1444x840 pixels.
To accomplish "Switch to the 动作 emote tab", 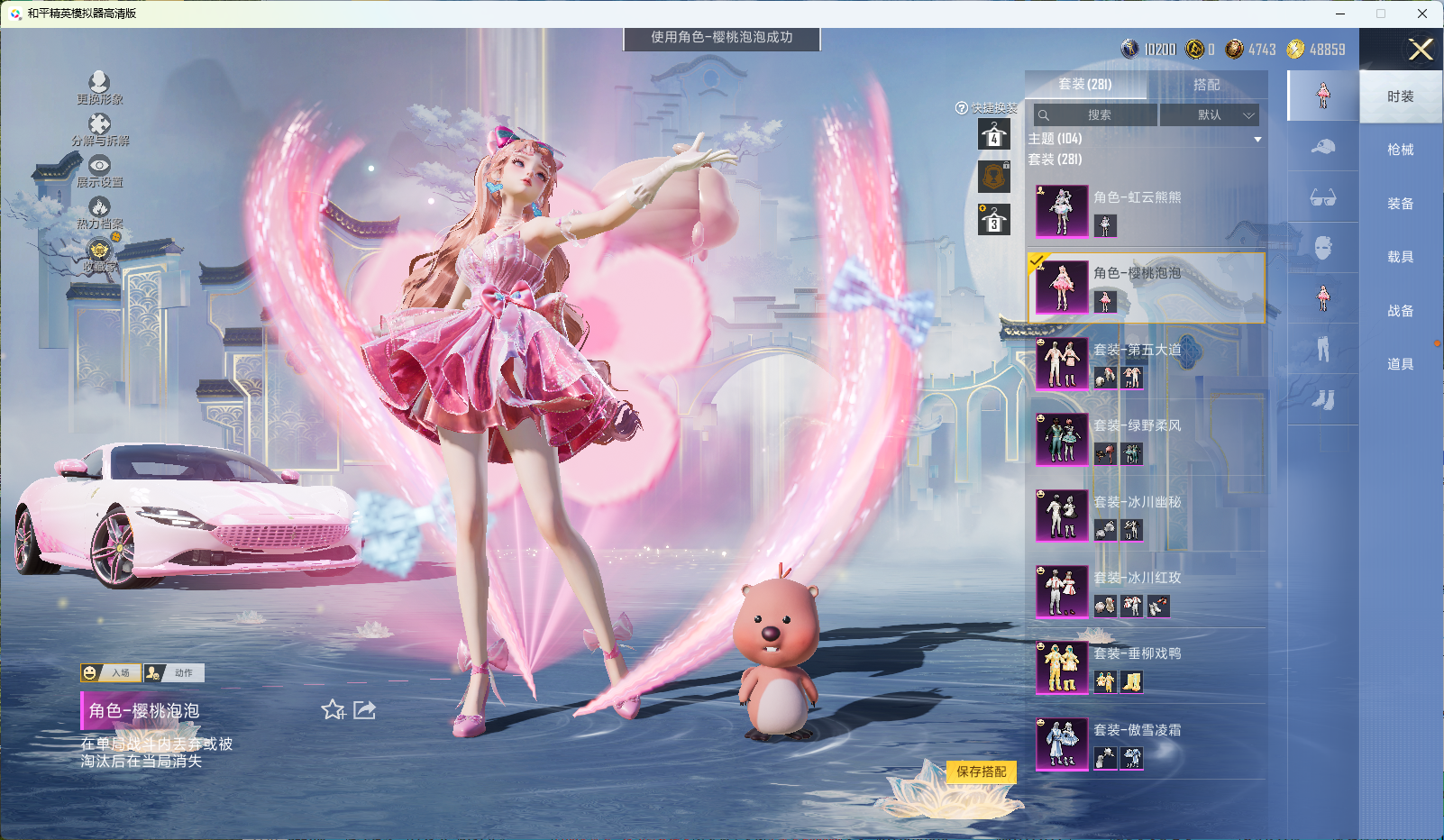I will pyautogui.click(x=175, y=672).
